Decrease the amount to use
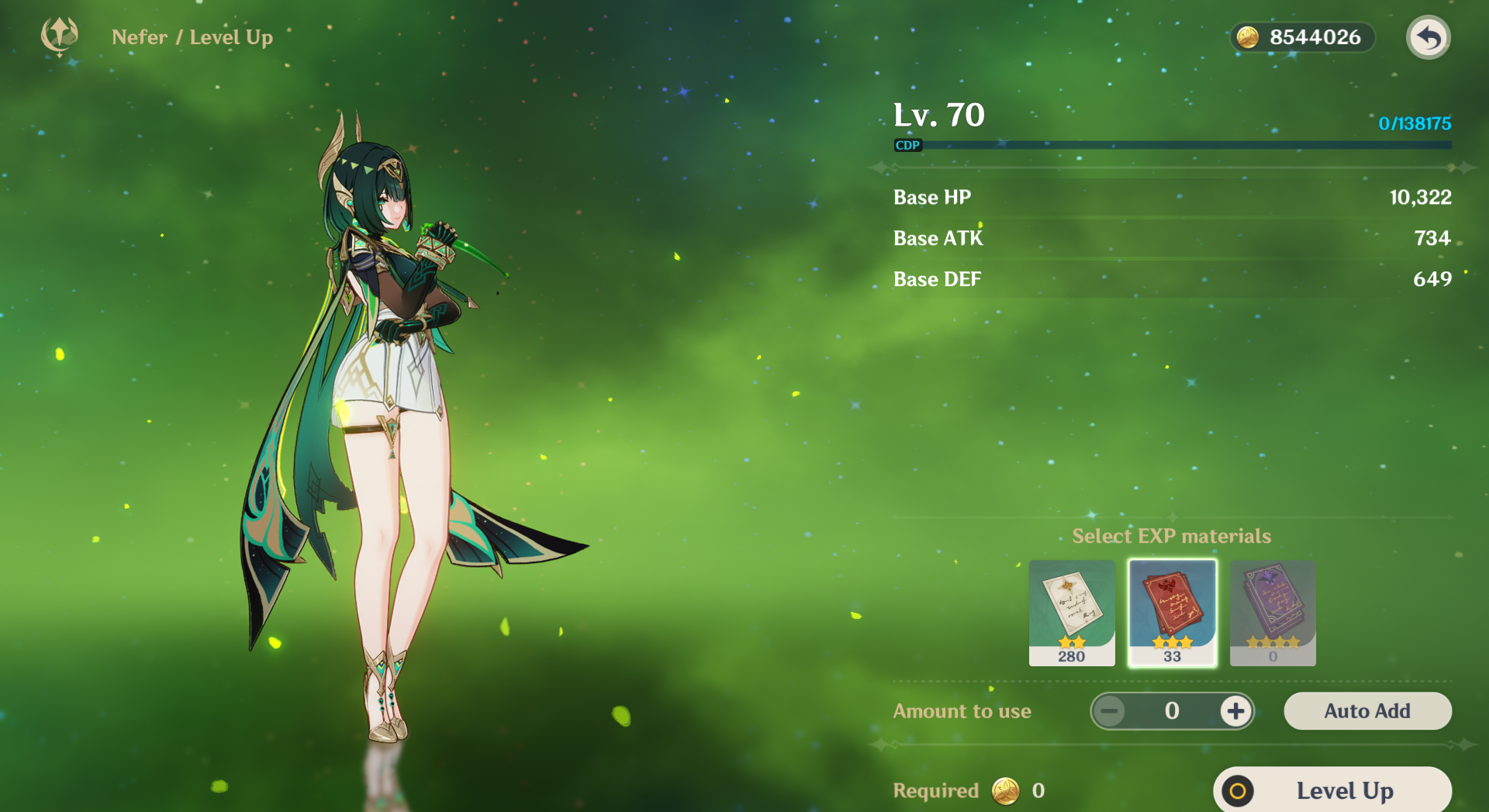The image size is (1489, 812). tap(1110, 711)
